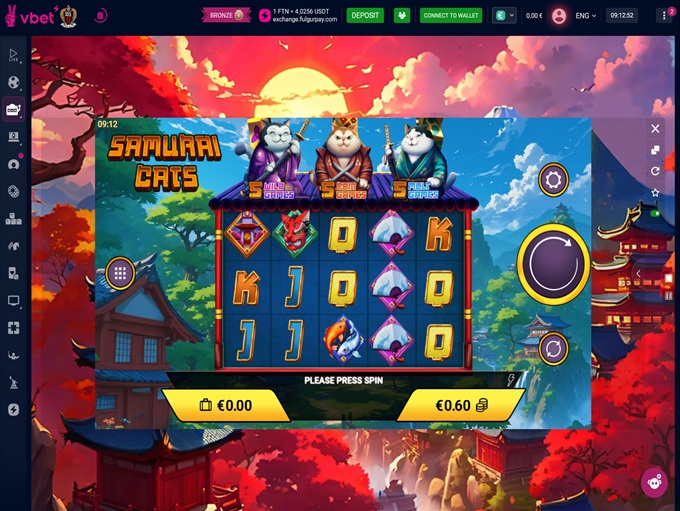
Task: Open the grid menu button
Action: click(120, 272)
